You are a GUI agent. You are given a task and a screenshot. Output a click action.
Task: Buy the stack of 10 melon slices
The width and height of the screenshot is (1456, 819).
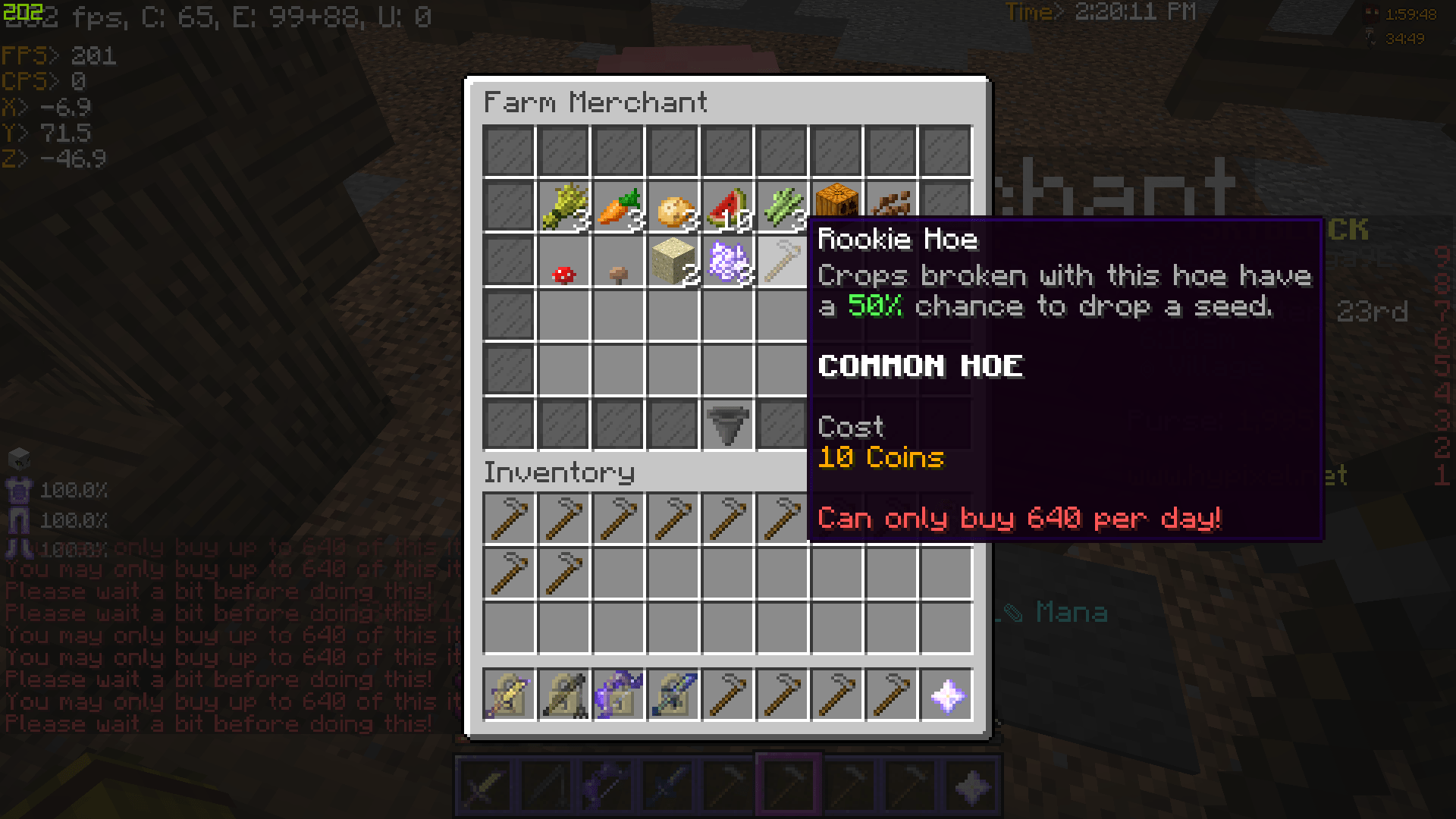[x=728, y=205]
